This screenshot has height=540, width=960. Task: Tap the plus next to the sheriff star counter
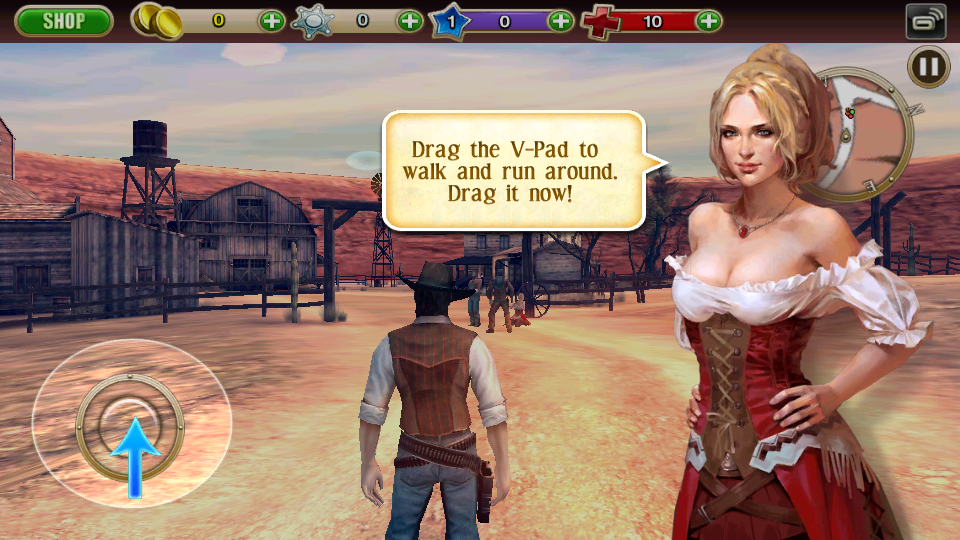(x=410, y=20)
